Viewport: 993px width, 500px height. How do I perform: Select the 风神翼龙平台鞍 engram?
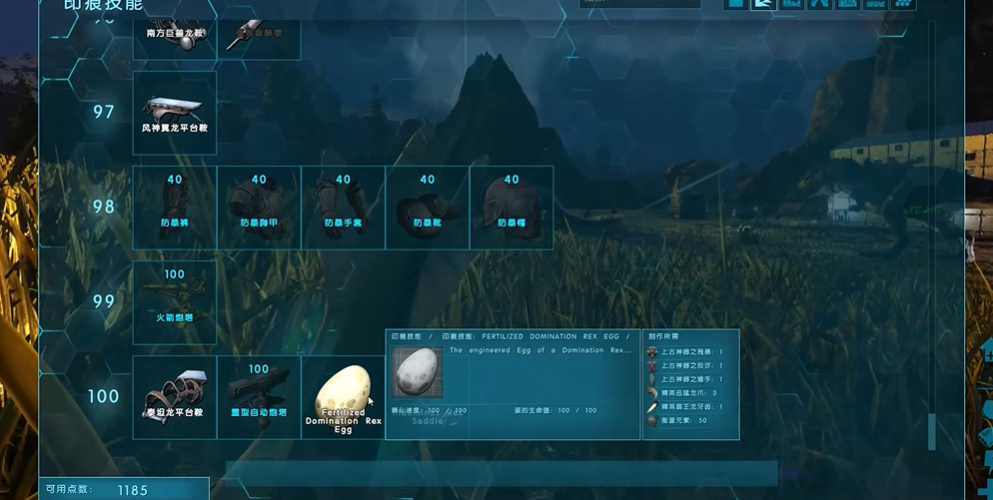174,112
